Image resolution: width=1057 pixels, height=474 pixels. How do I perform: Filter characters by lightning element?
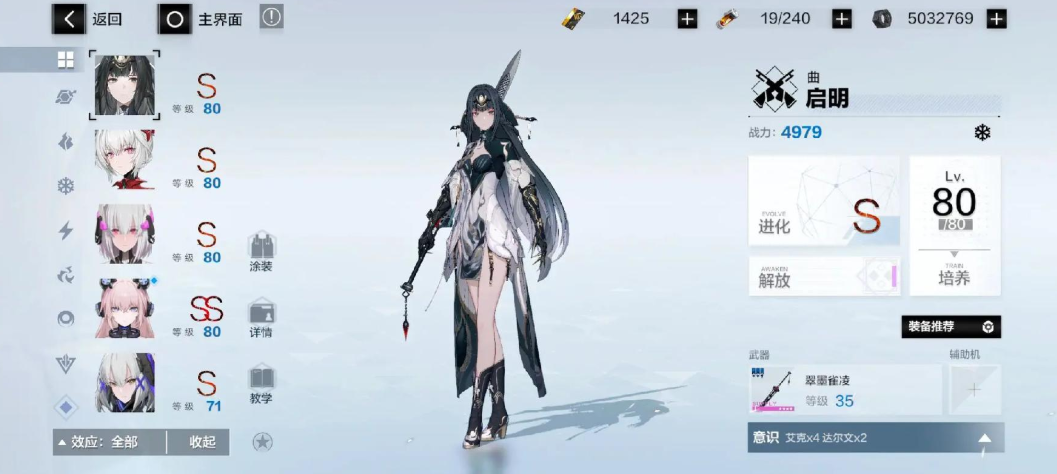pos(66,231)
